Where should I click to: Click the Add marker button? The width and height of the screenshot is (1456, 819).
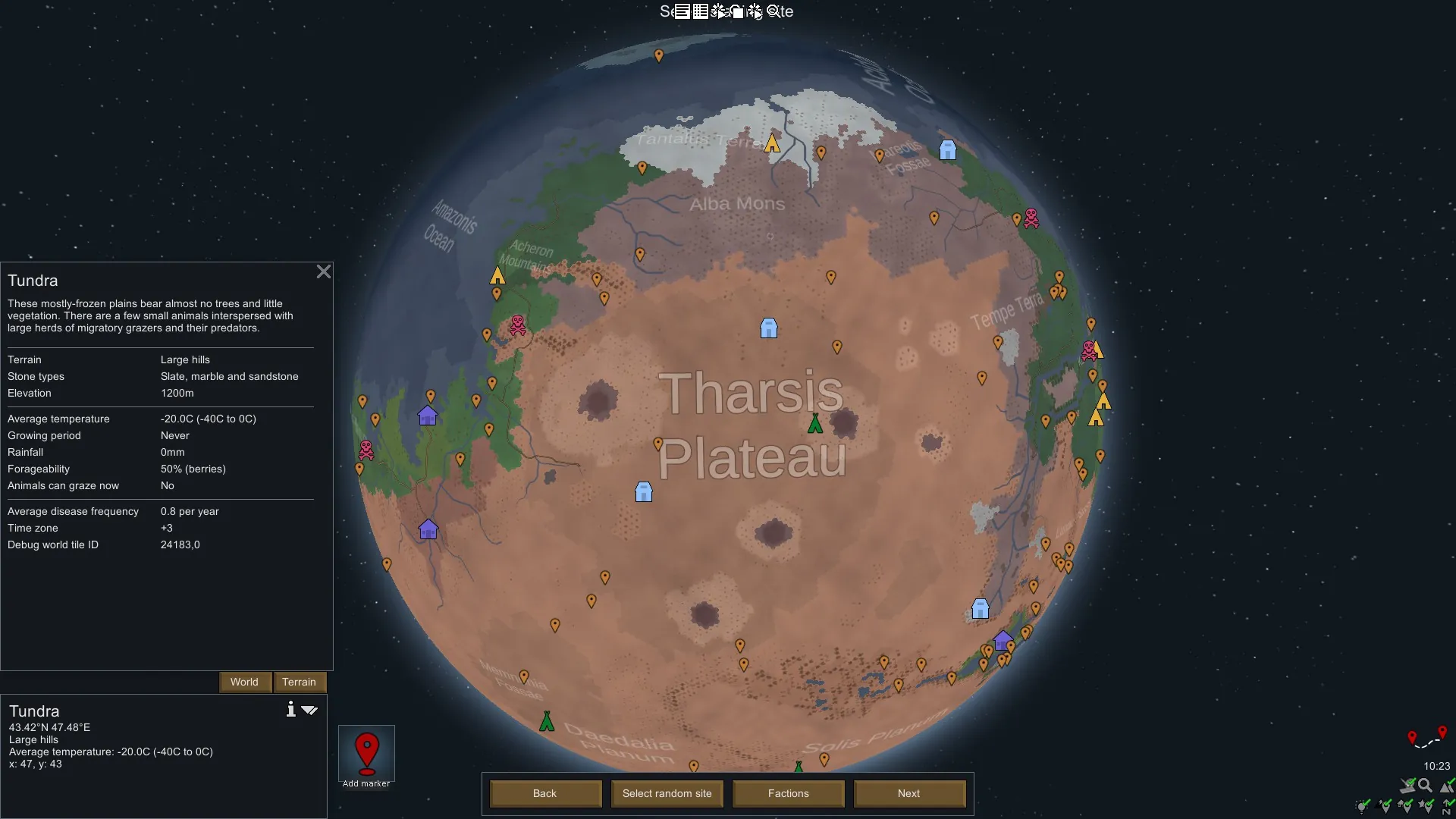[366, 756]
